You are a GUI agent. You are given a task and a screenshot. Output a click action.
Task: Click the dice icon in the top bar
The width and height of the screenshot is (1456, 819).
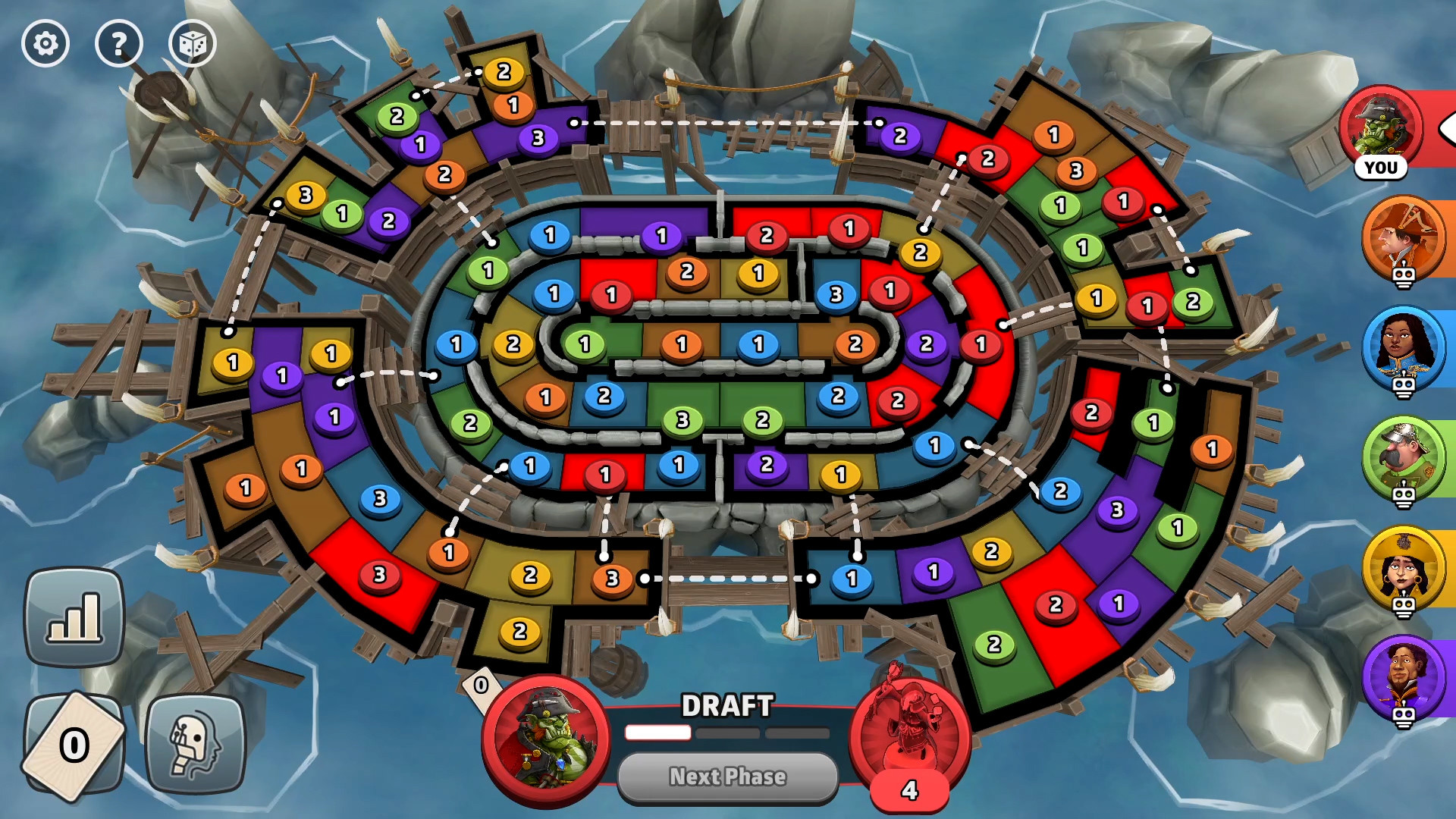(193, 43)
